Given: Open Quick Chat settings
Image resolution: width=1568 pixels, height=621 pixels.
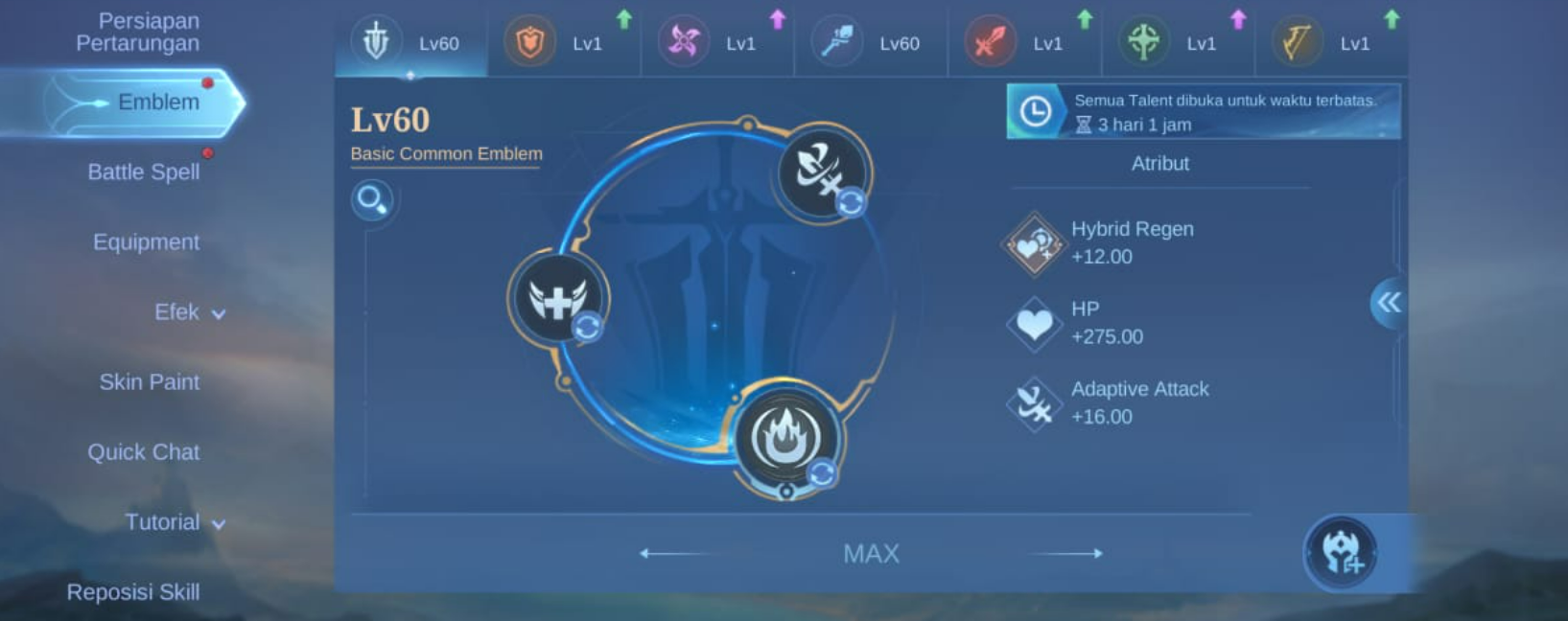Looking at the screenshot, I should coord(144,451).
